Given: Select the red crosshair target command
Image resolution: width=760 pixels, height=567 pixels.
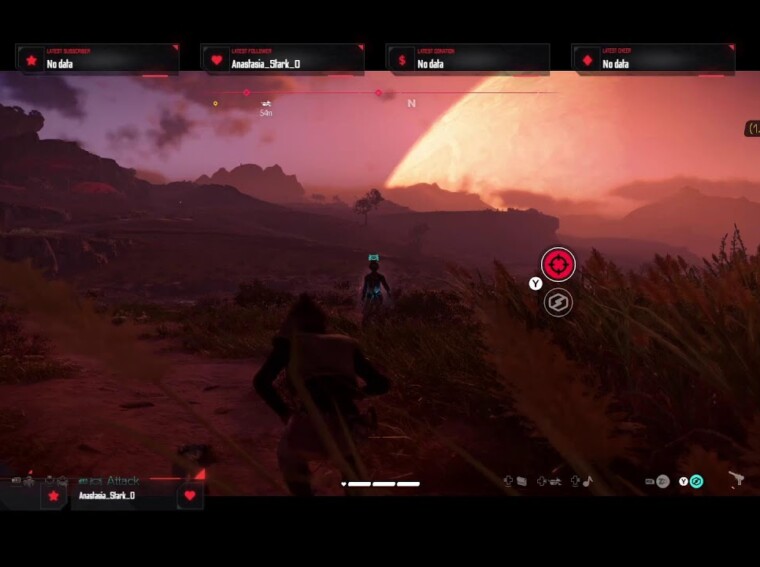Looking at the screenshot, I should pyautogui.click(x=558, y=265).
